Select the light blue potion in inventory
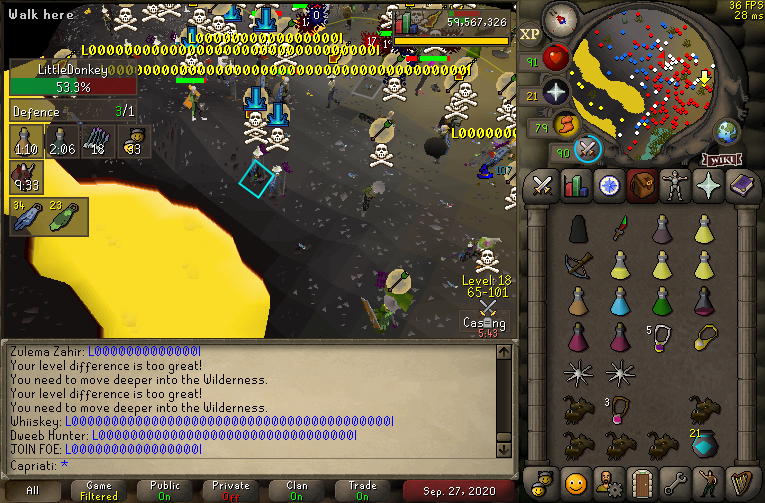Image resolution: width=765 pixels, height=503 pixels. (x=620, y=300)
